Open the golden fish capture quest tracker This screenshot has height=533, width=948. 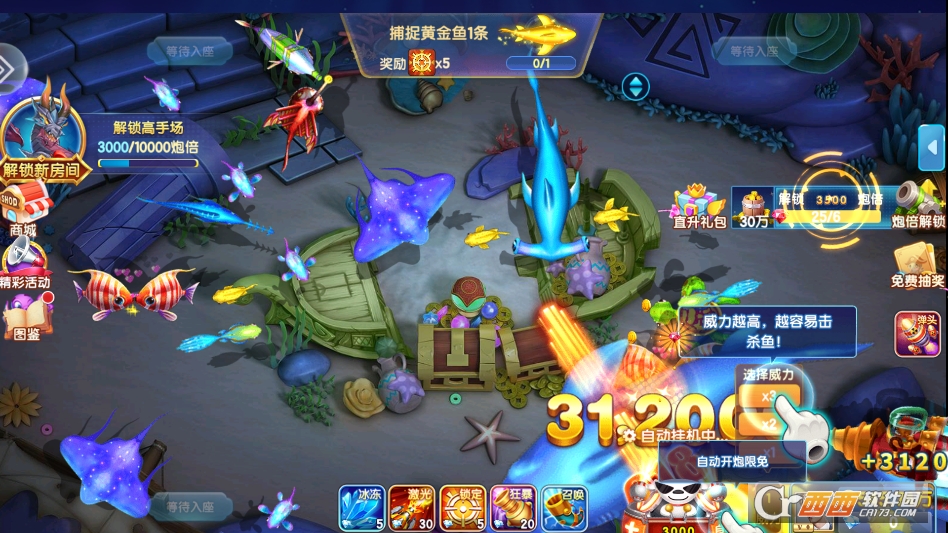[x=470, y=45]
